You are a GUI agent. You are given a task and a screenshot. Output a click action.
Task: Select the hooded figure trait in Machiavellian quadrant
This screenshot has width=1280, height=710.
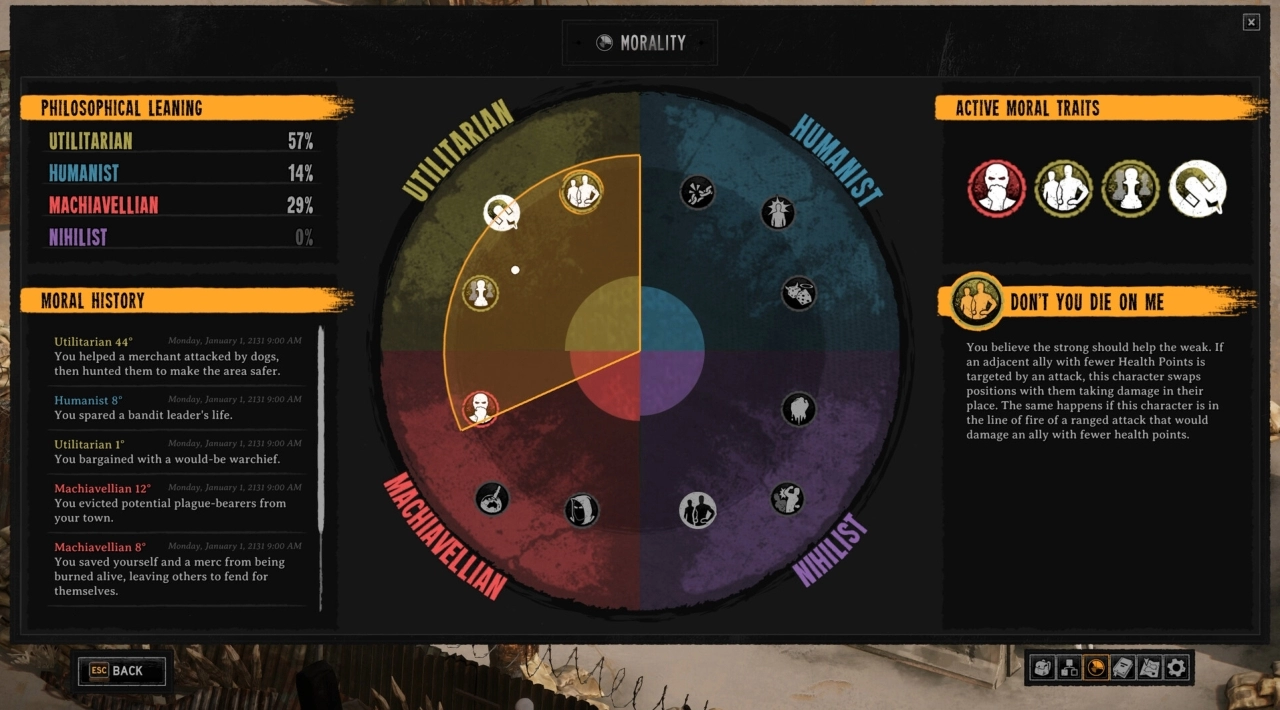coord(581,511)
